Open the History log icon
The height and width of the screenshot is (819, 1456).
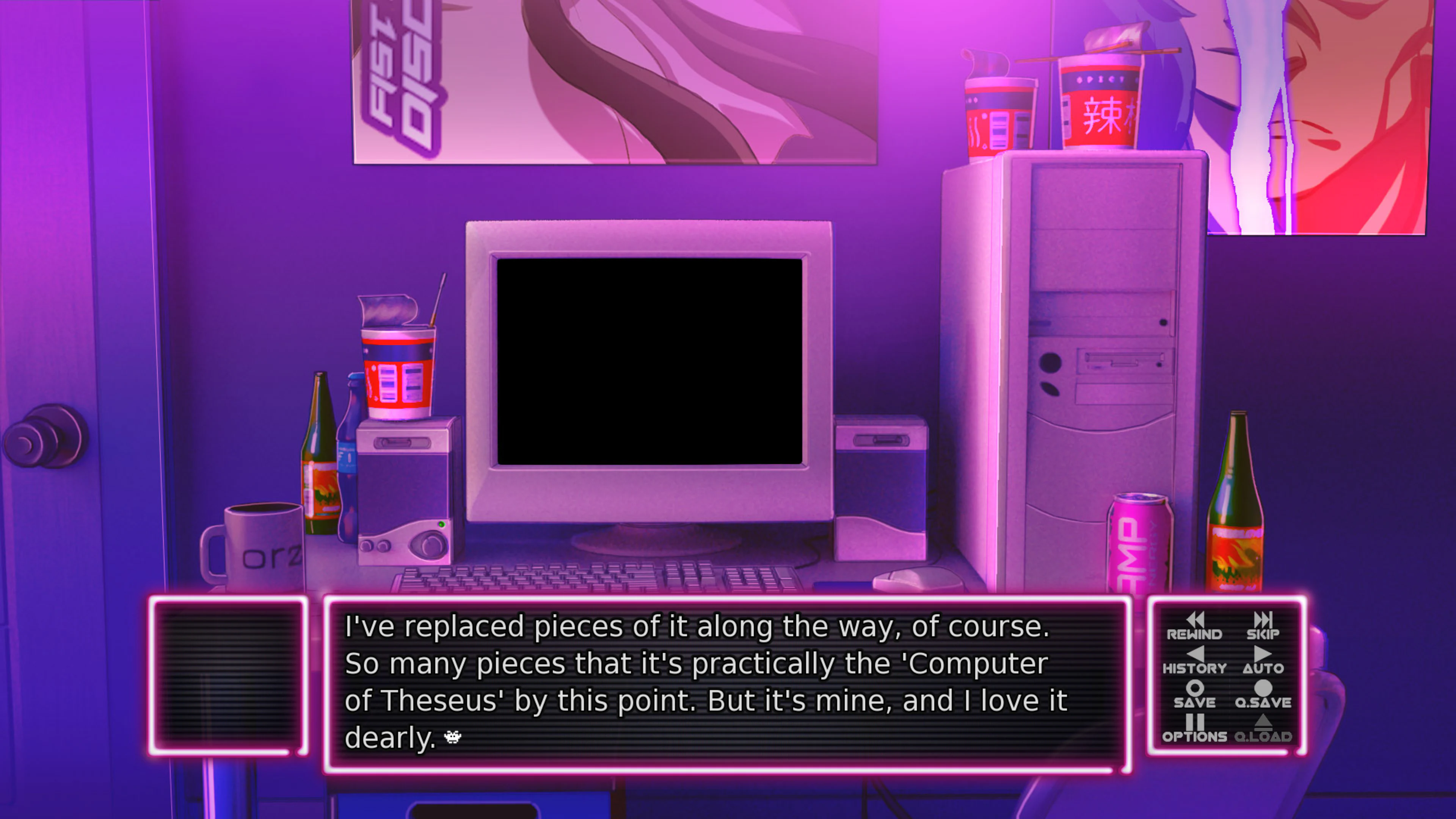click(x=1197, y=656)
